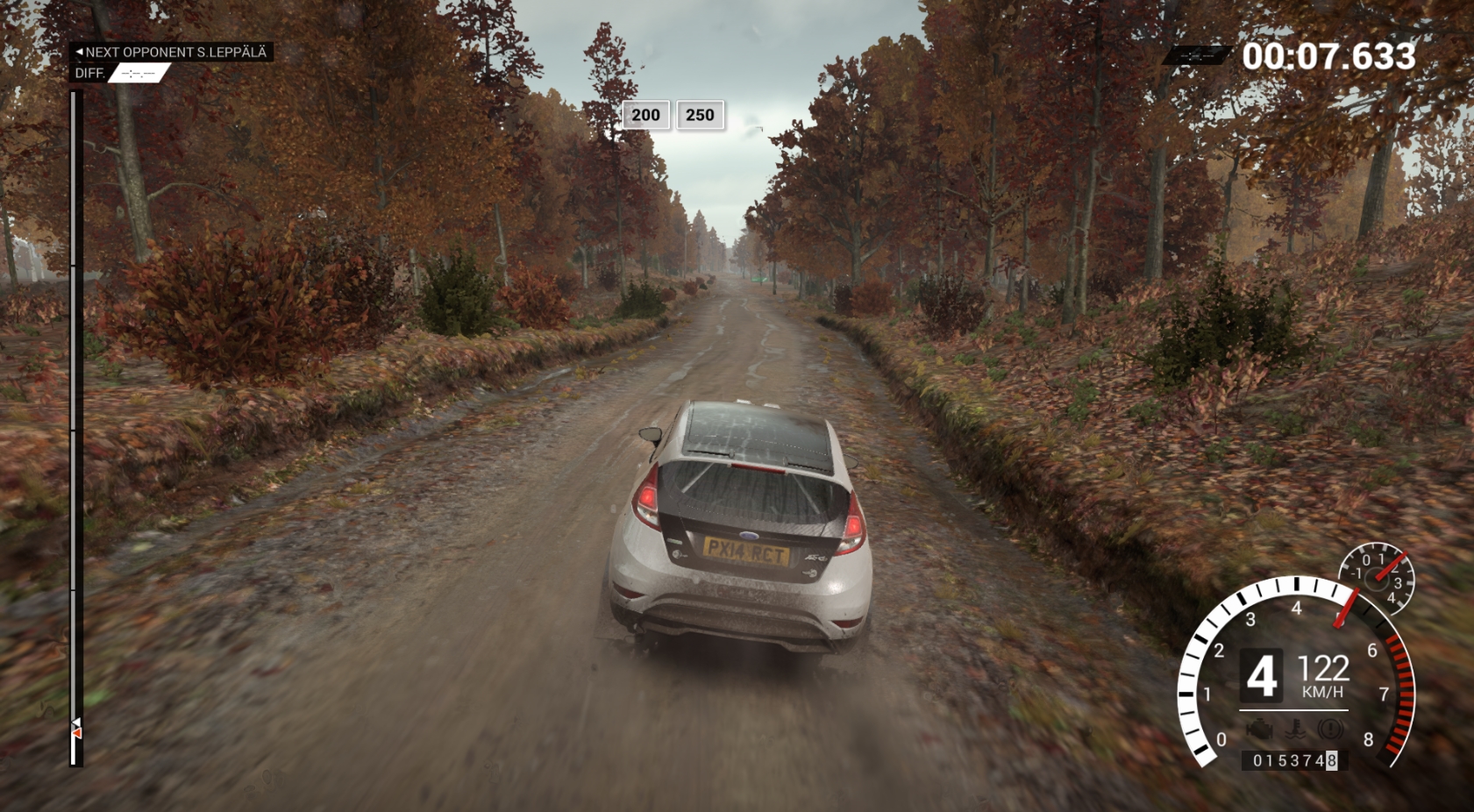Select the small turbo boost gauge
1474x812 pixels.
point(1378,579)
